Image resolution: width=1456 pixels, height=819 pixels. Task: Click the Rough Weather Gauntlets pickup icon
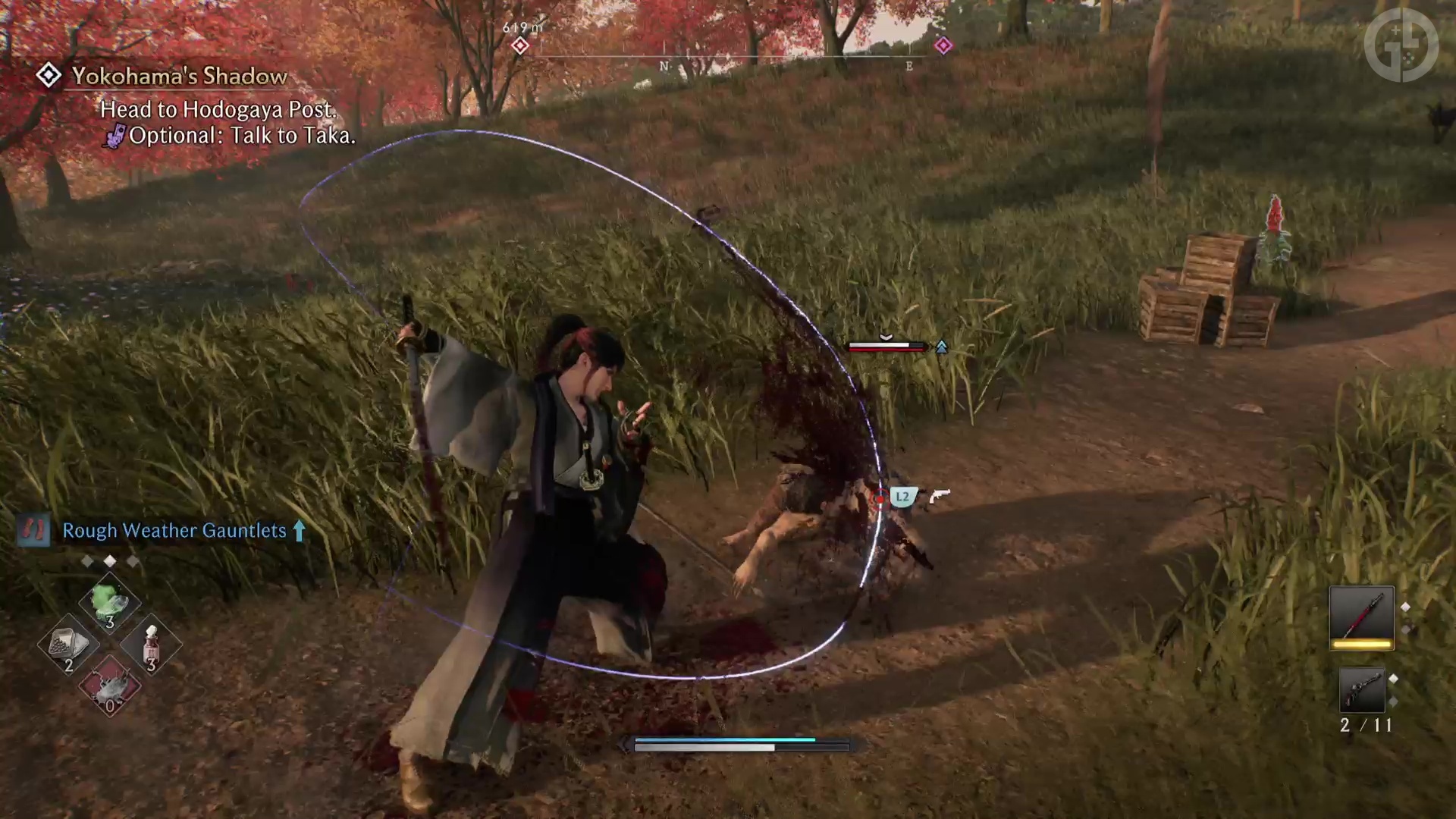(32, 531)
